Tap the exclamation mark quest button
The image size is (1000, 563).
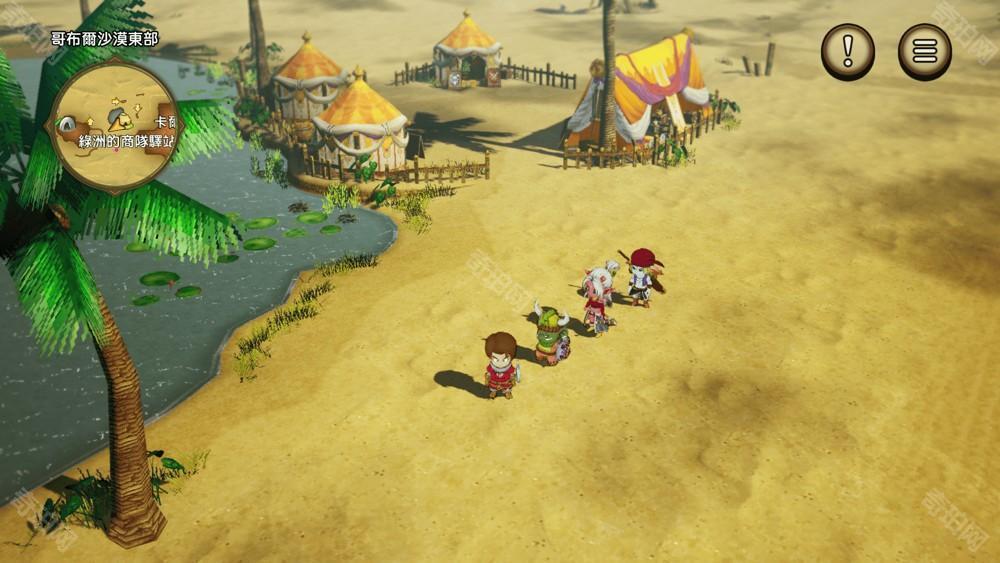848,51
